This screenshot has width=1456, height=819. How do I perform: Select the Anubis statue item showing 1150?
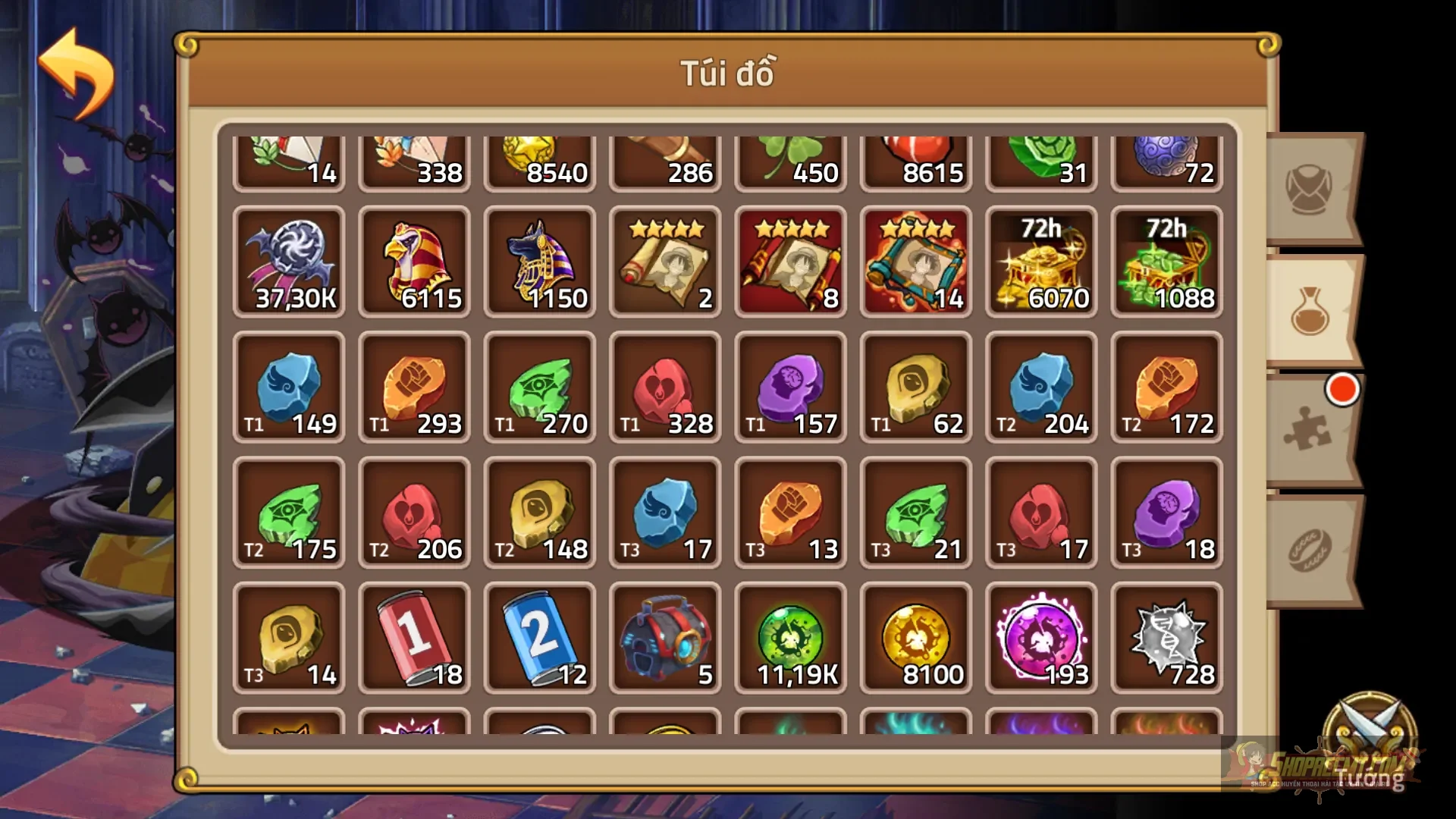(539, 262)
